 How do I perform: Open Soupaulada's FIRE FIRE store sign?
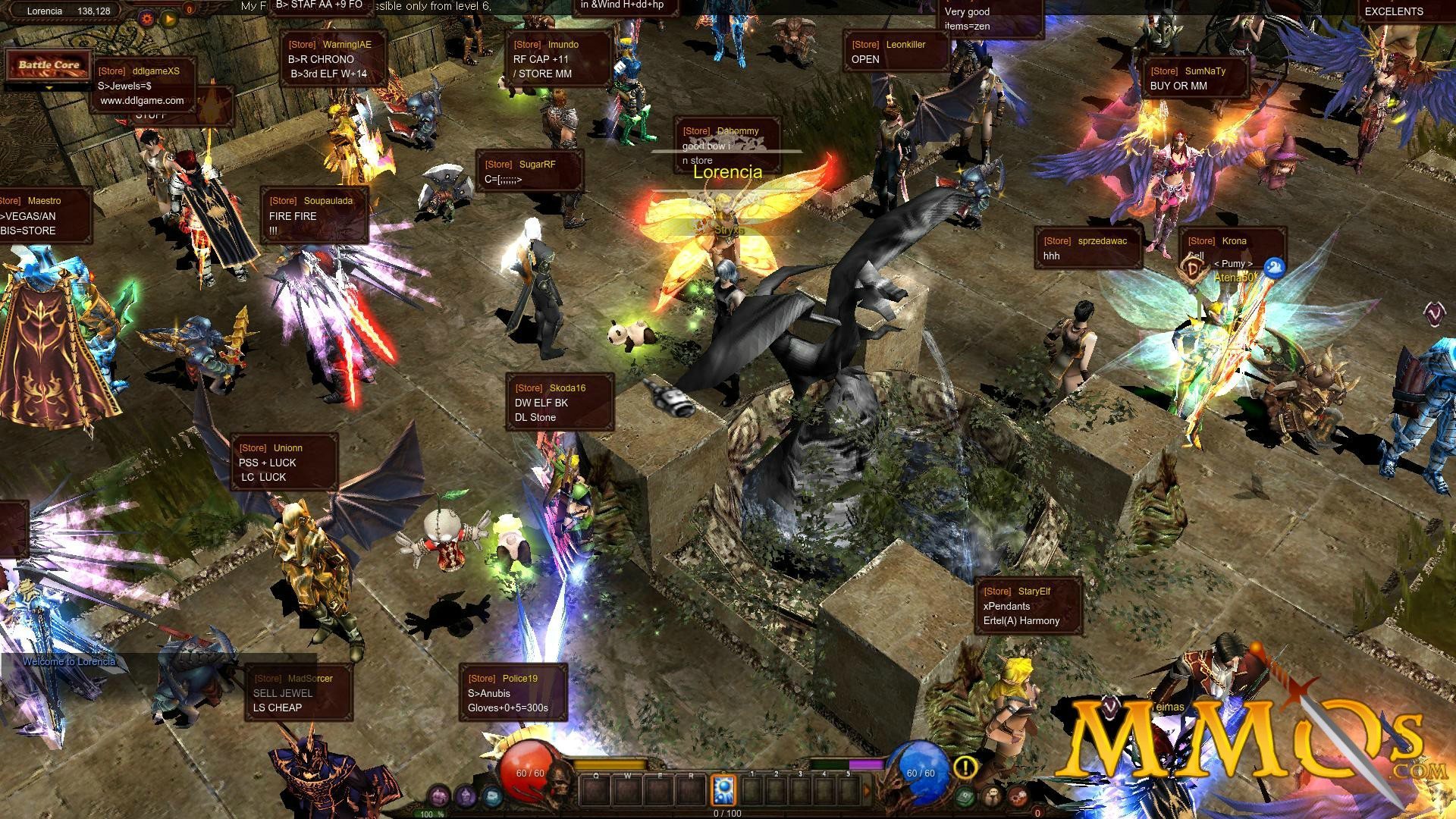tap(314, 215)
